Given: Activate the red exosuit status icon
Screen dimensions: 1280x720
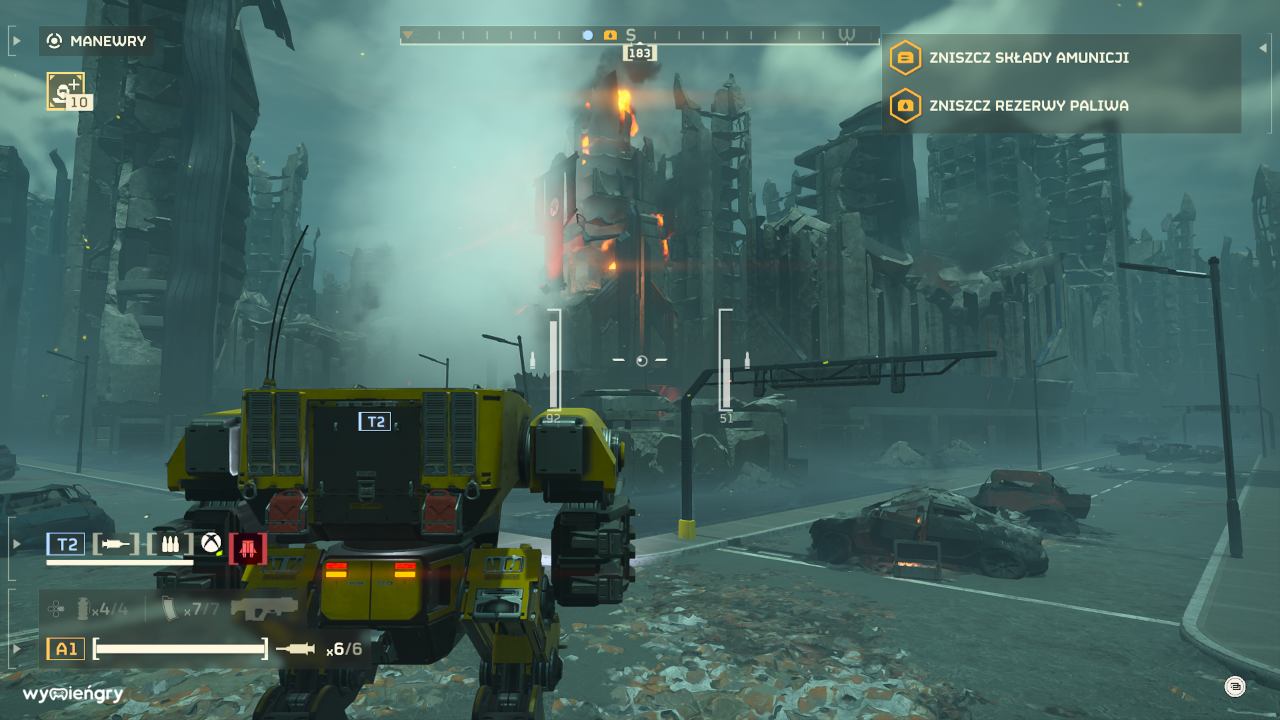Looking at the screenshot, I should click(248, 547).
